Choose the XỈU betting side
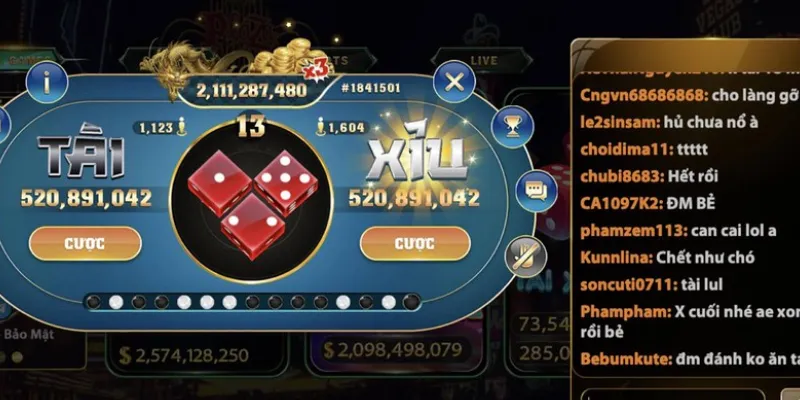800x400 pixels. [x=415, y=158]
